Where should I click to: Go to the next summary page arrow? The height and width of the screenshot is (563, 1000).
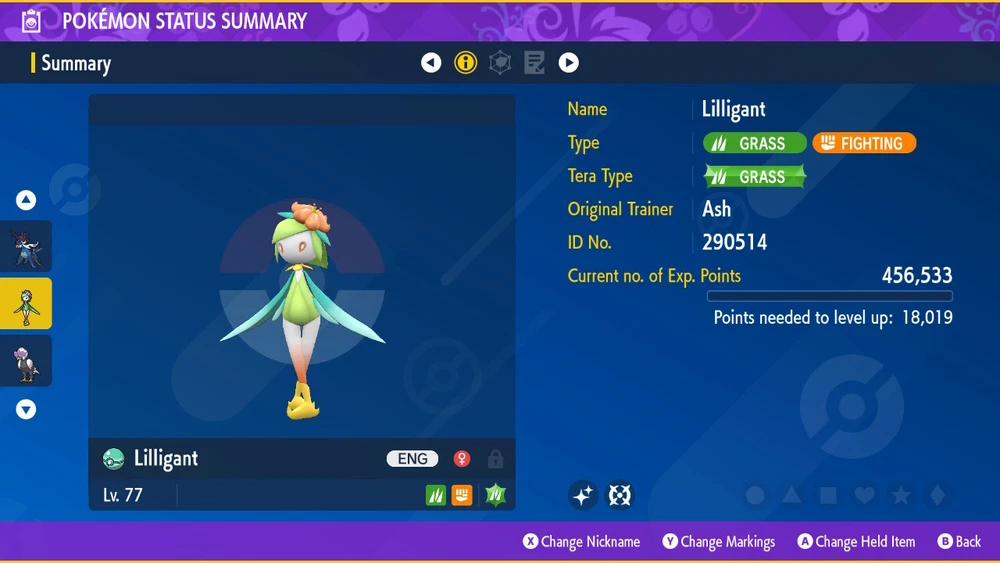point(568,63)
